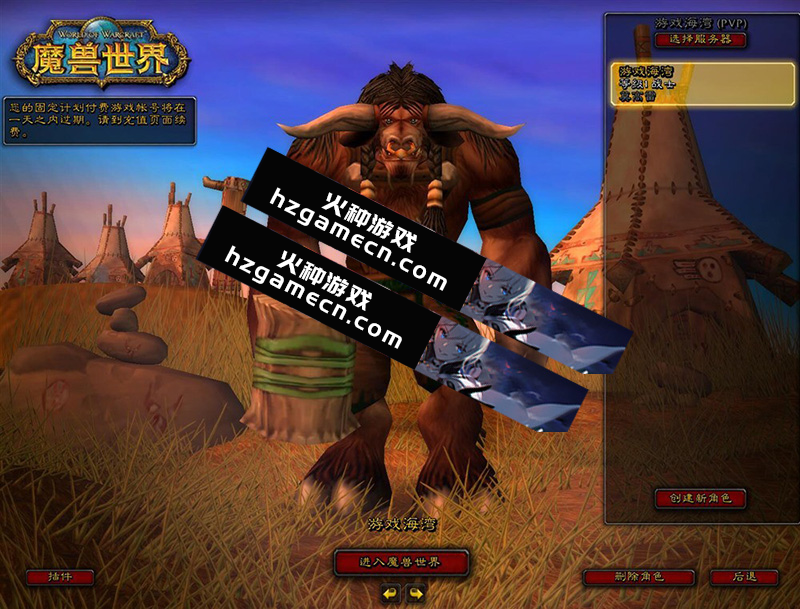Rotate character with the right arrow button
The image size is (800, 609).
click(415, 592)
